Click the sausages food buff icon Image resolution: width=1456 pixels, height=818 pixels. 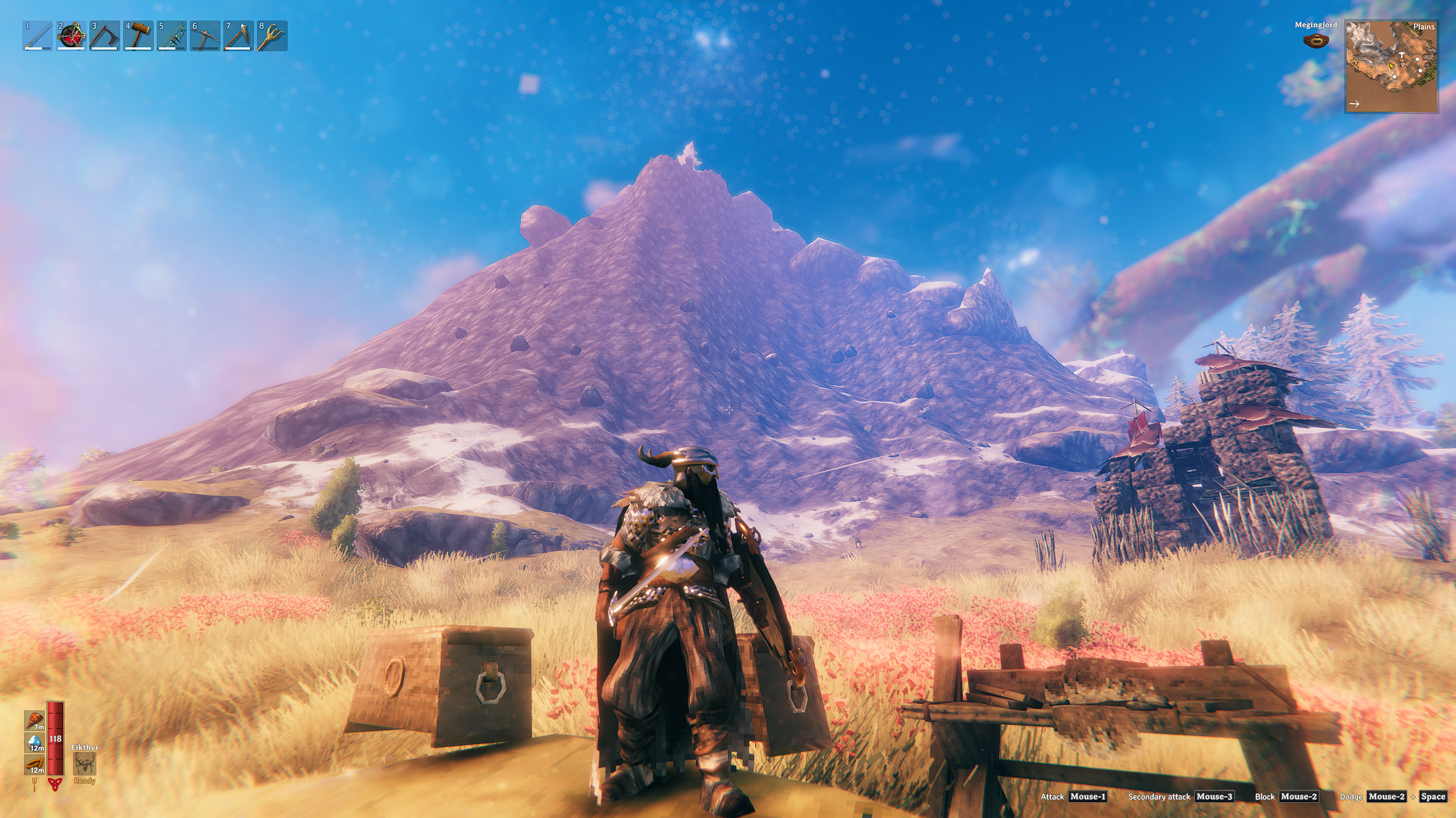(35, 764)
